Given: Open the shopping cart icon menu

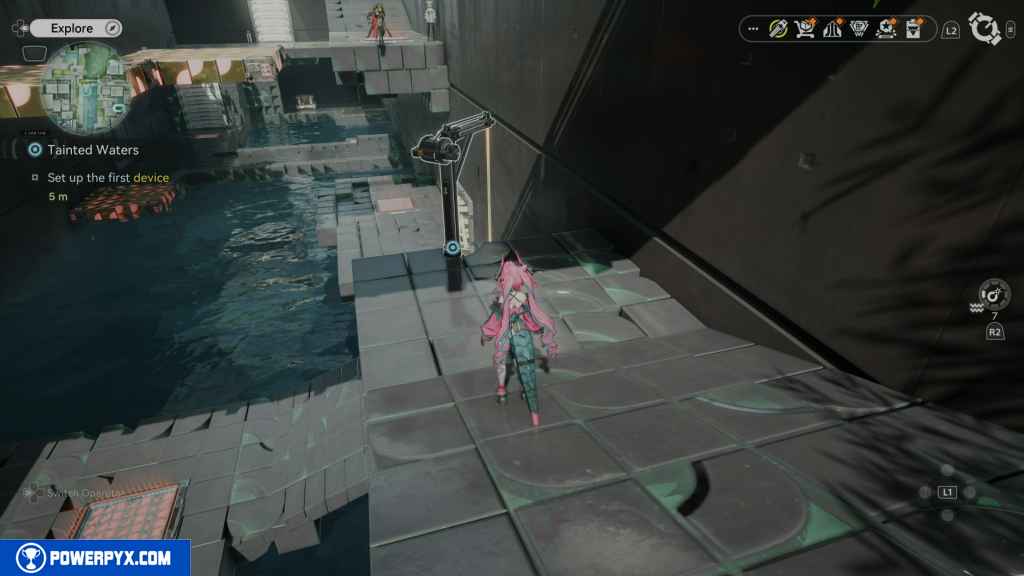Looking at the screenshot, I should click(x=805, y=29).
